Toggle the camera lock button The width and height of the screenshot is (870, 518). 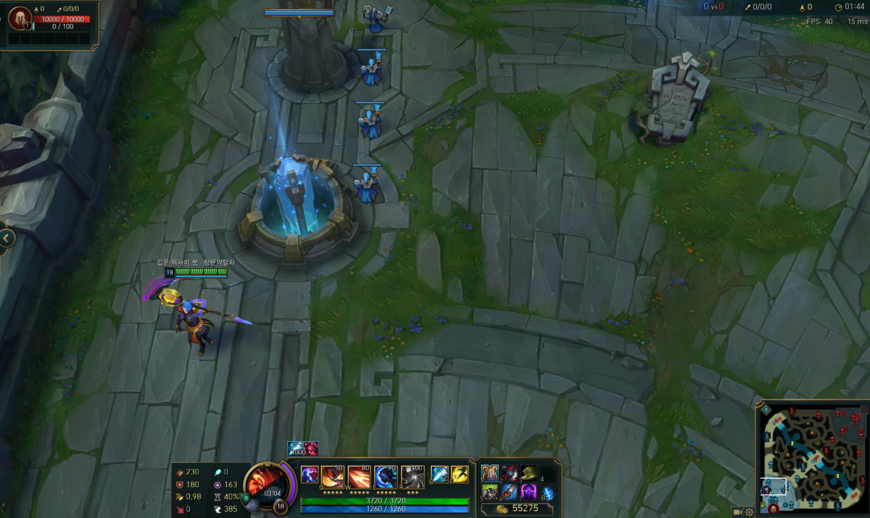pos(738,512)
